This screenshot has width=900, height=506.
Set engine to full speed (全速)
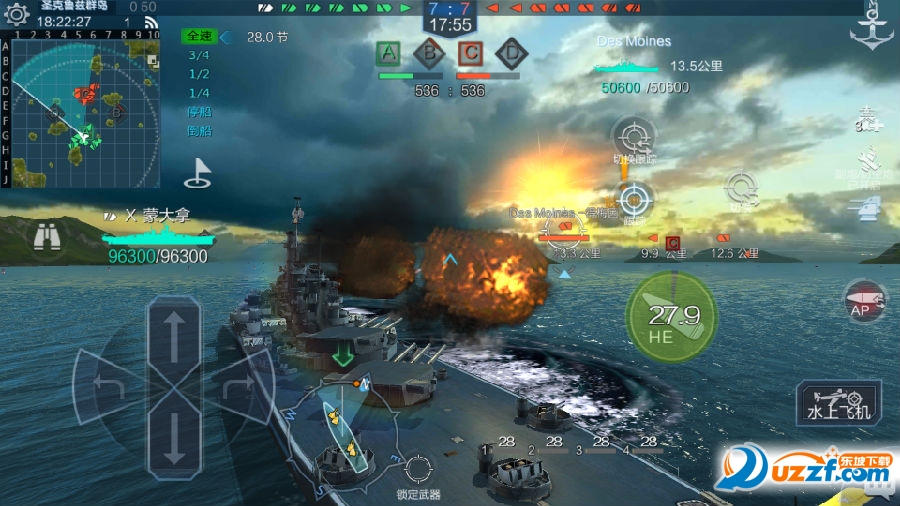click(198, 36)
